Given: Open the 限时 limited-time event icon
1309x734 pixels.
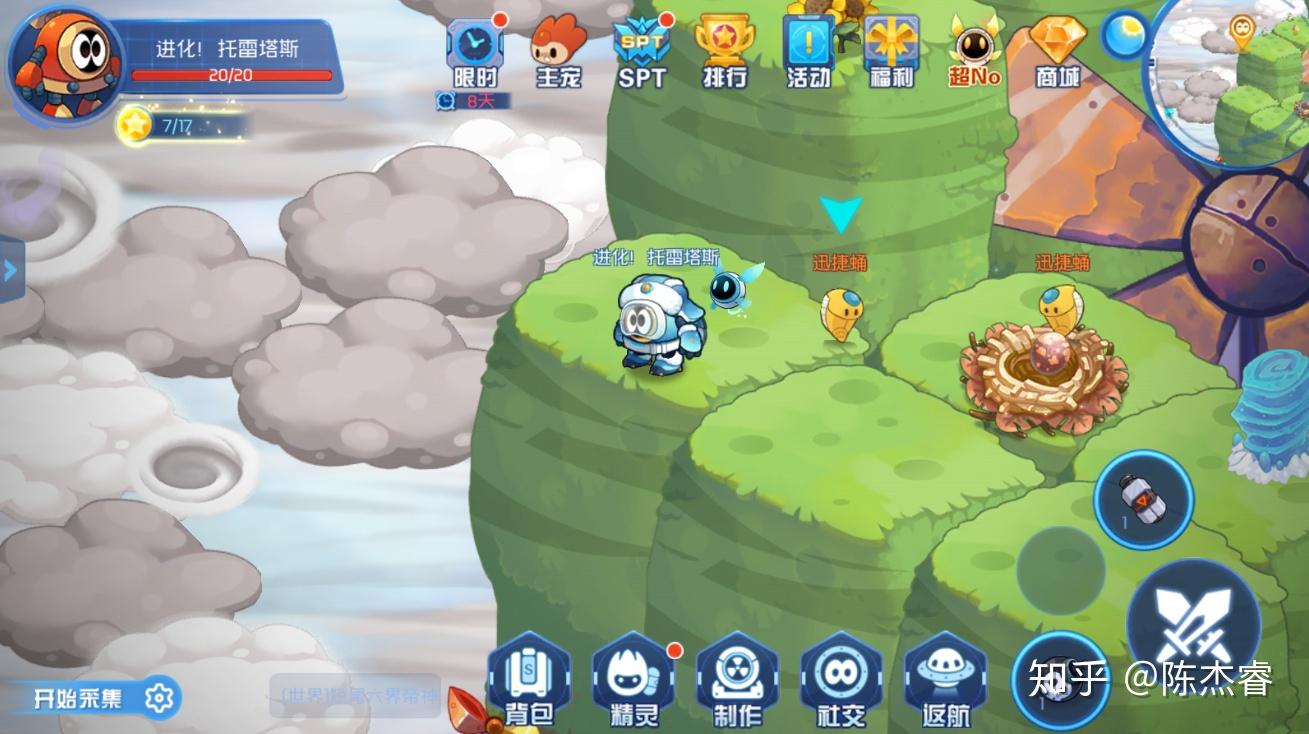Looking at the screenshot, I should coord(474,49).
